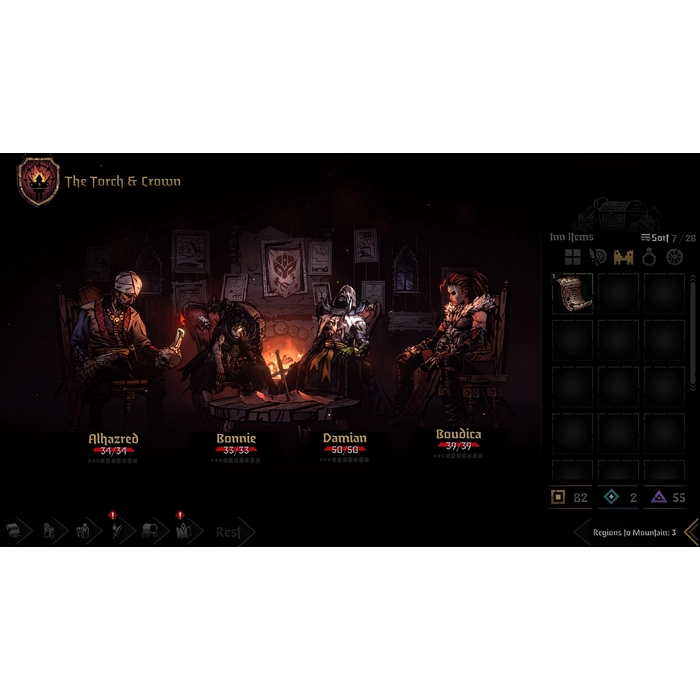Viewport: 700px width, 700px height.
Task: Click the Rest button
Action: pyautogui.click(x=229, y=532)
